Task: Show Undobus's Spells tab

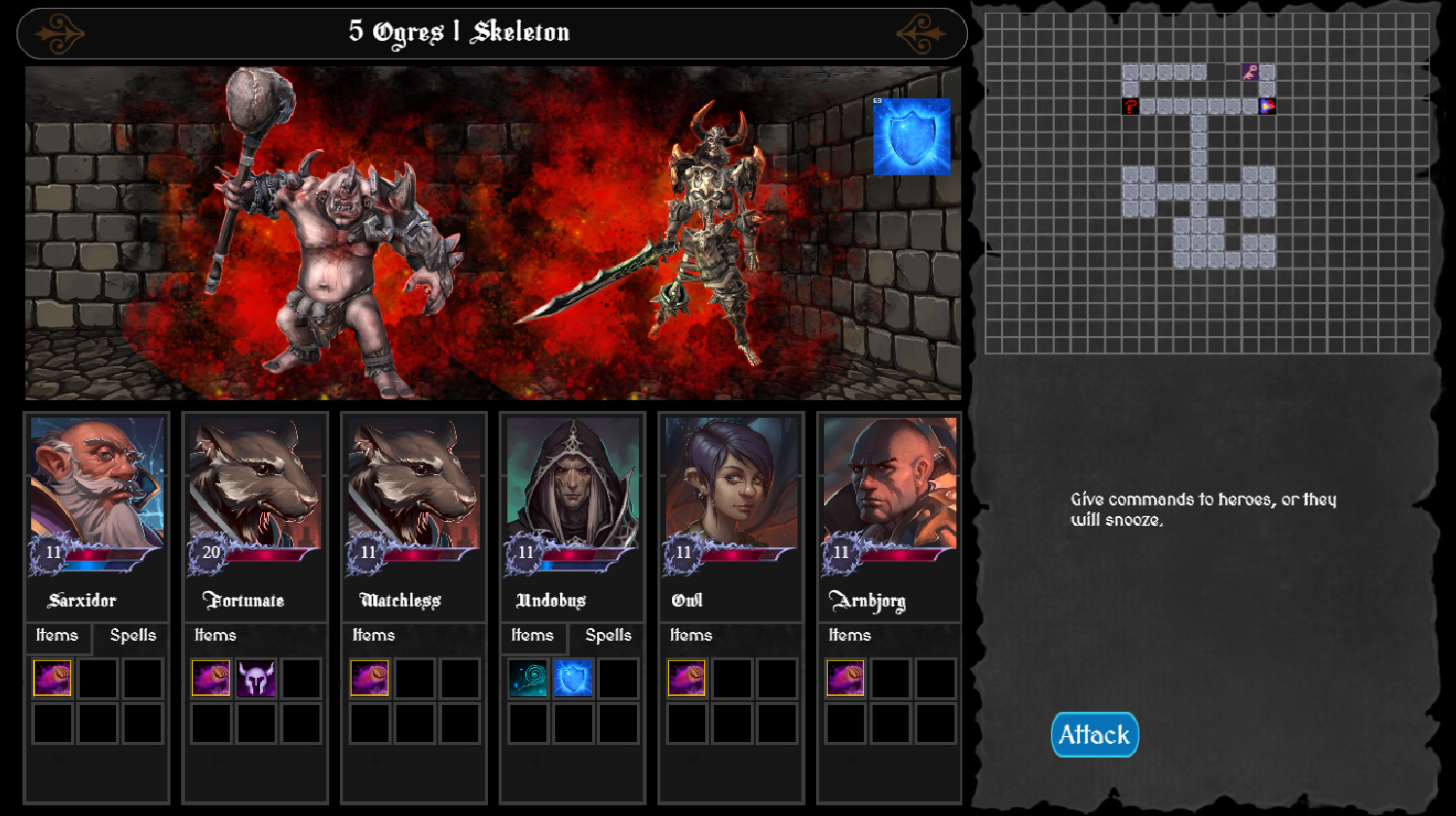Action: [x=608, y=635]
